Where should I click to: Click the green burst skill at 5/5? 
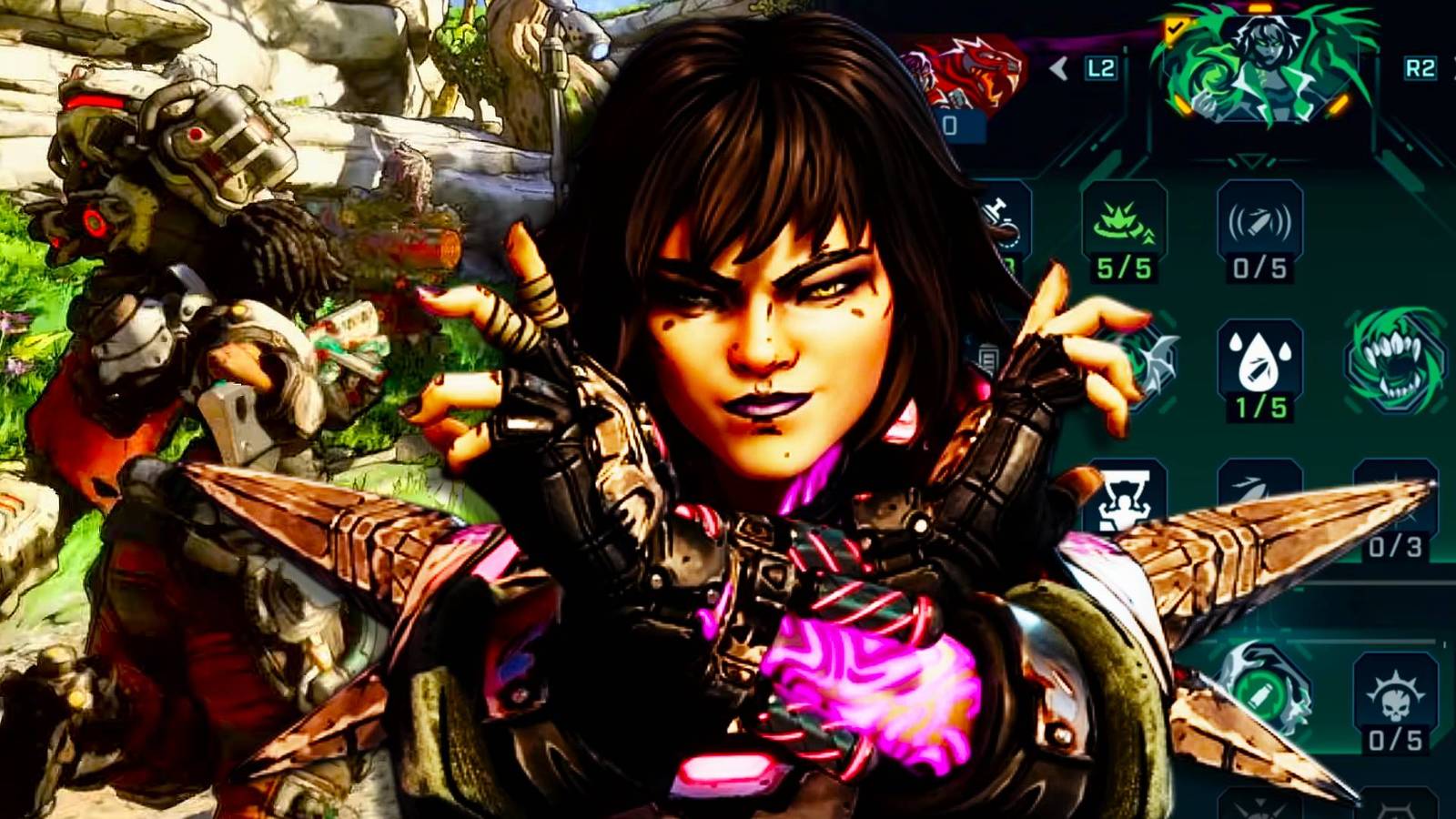tap(1124, 223)
